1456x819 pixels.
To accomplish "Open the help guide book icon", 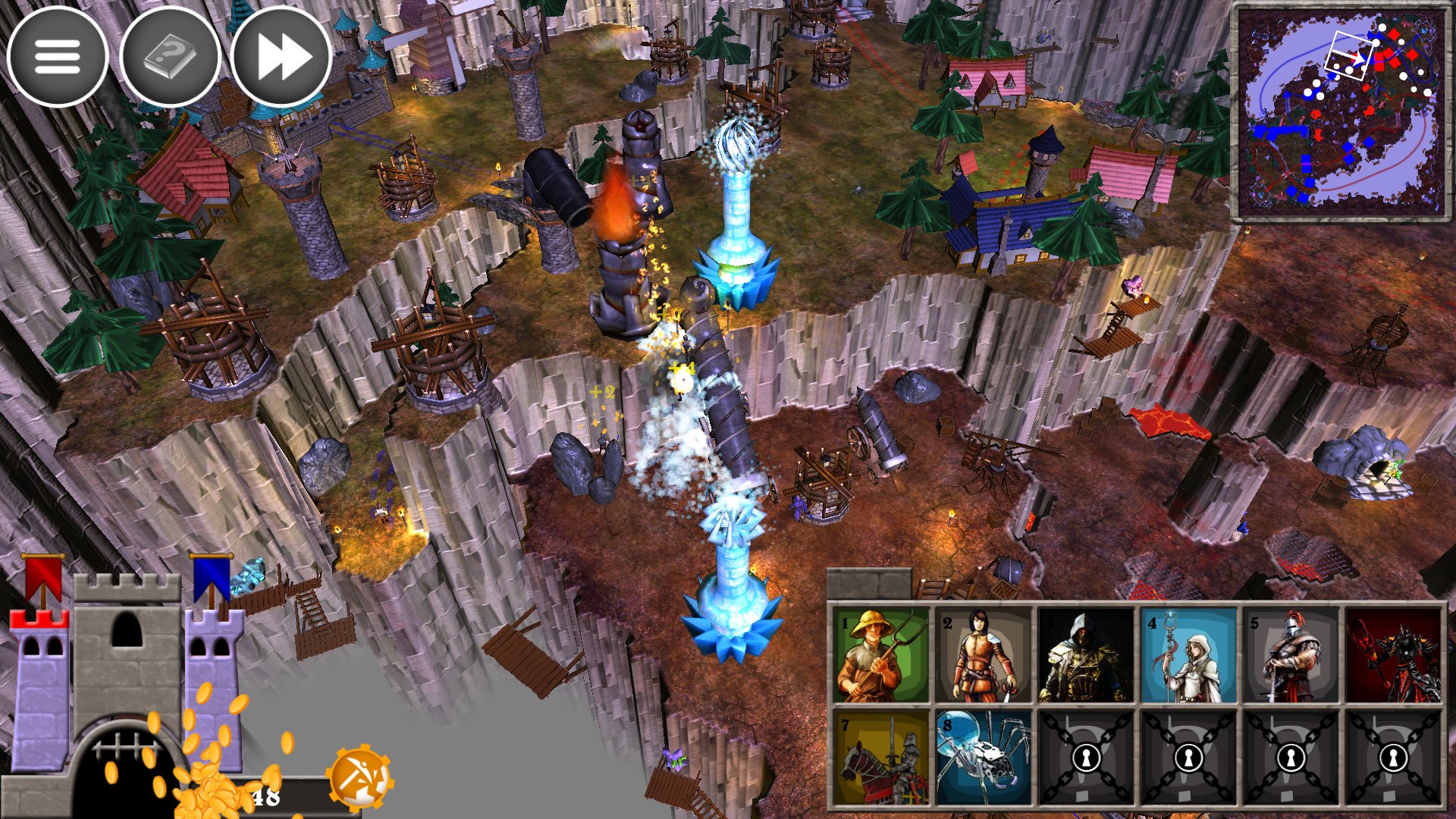I will [x=170, y=56].
